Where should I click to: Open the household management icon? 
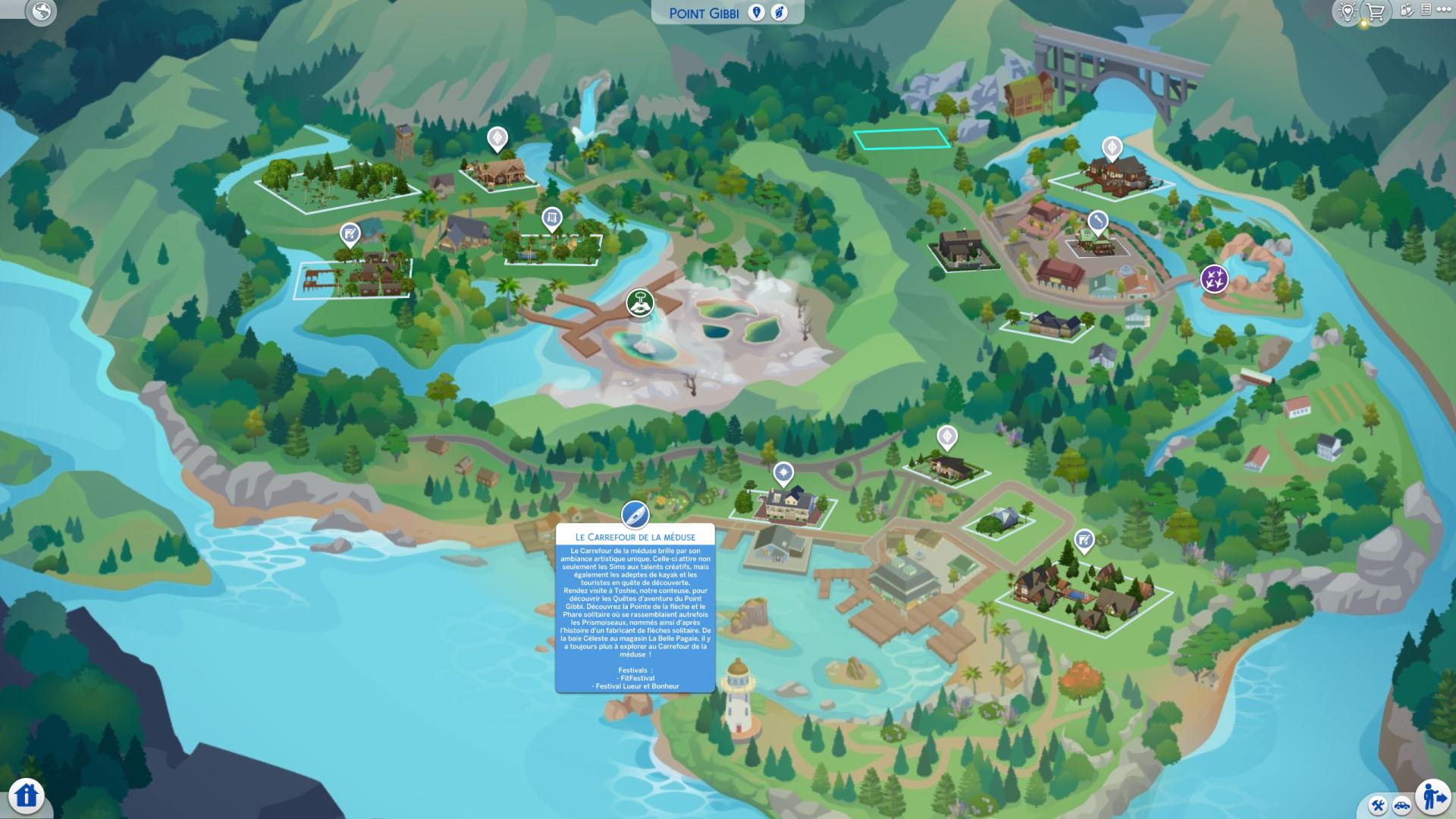(x=1406, y=11)
